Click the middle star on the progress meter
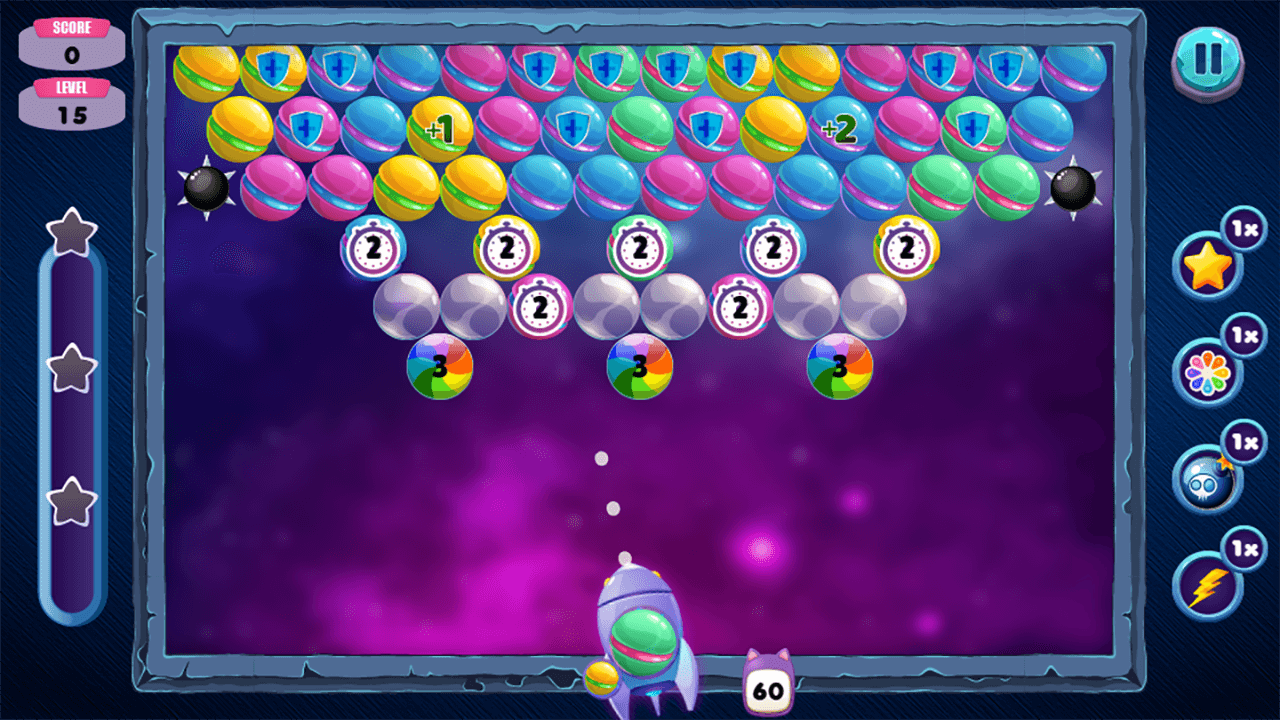 [x=71, y=370]
